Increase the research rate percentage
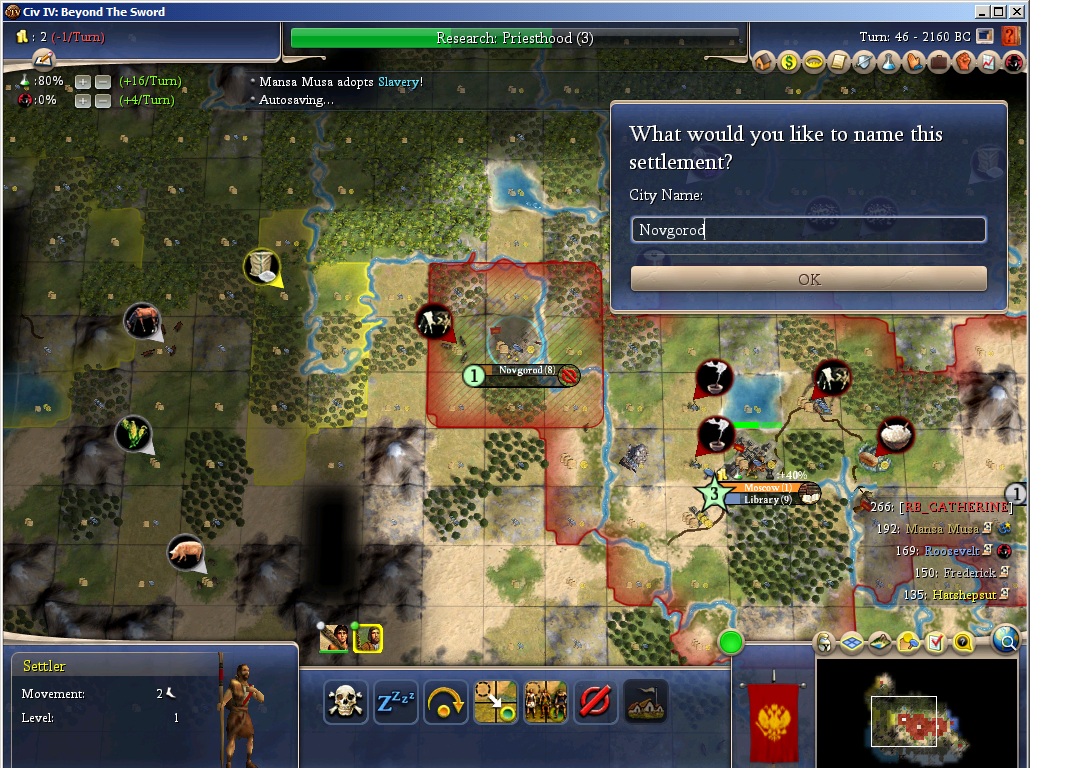 click(83, 81)
